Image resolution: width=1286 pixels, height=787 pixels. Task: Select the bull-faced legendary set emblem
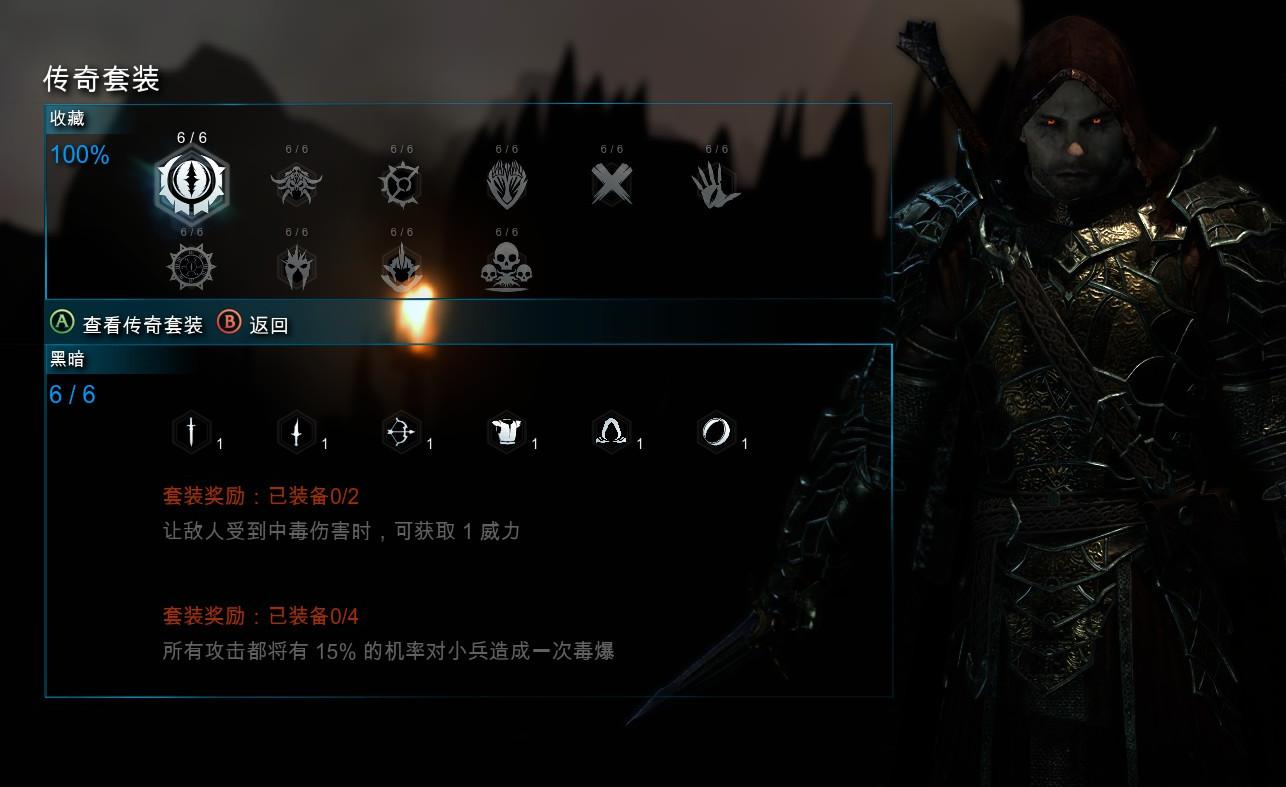pos(296,183)
